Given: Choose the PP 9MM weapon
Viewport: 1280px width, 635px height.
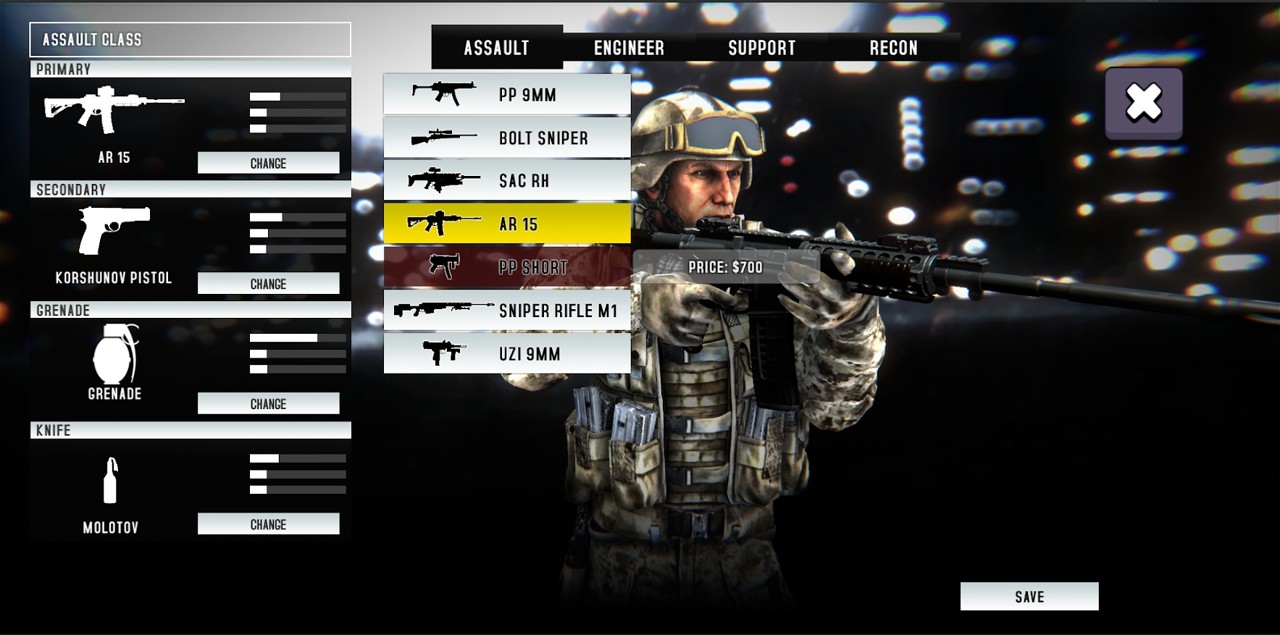Looking at the screenshot, I should (x=507, y=95).
